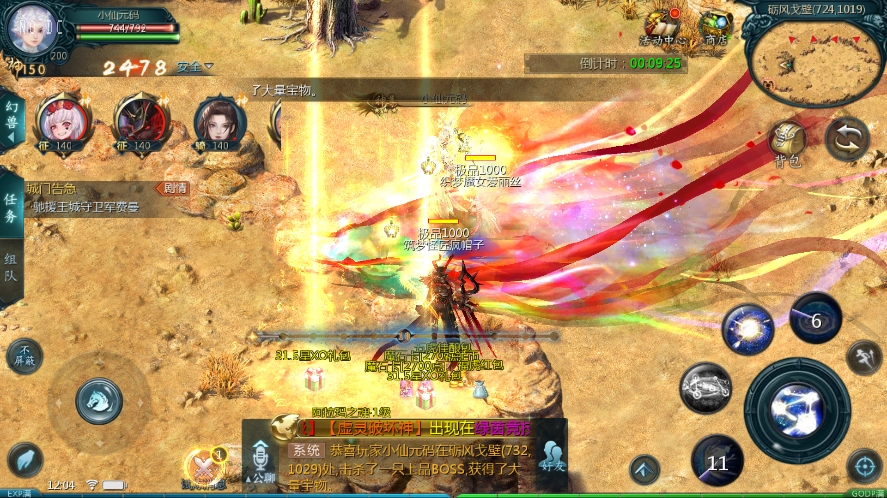Open the 商店 shop
This screenshot has height=498, width=887.
pyautogui.click(x=714, y=27)
